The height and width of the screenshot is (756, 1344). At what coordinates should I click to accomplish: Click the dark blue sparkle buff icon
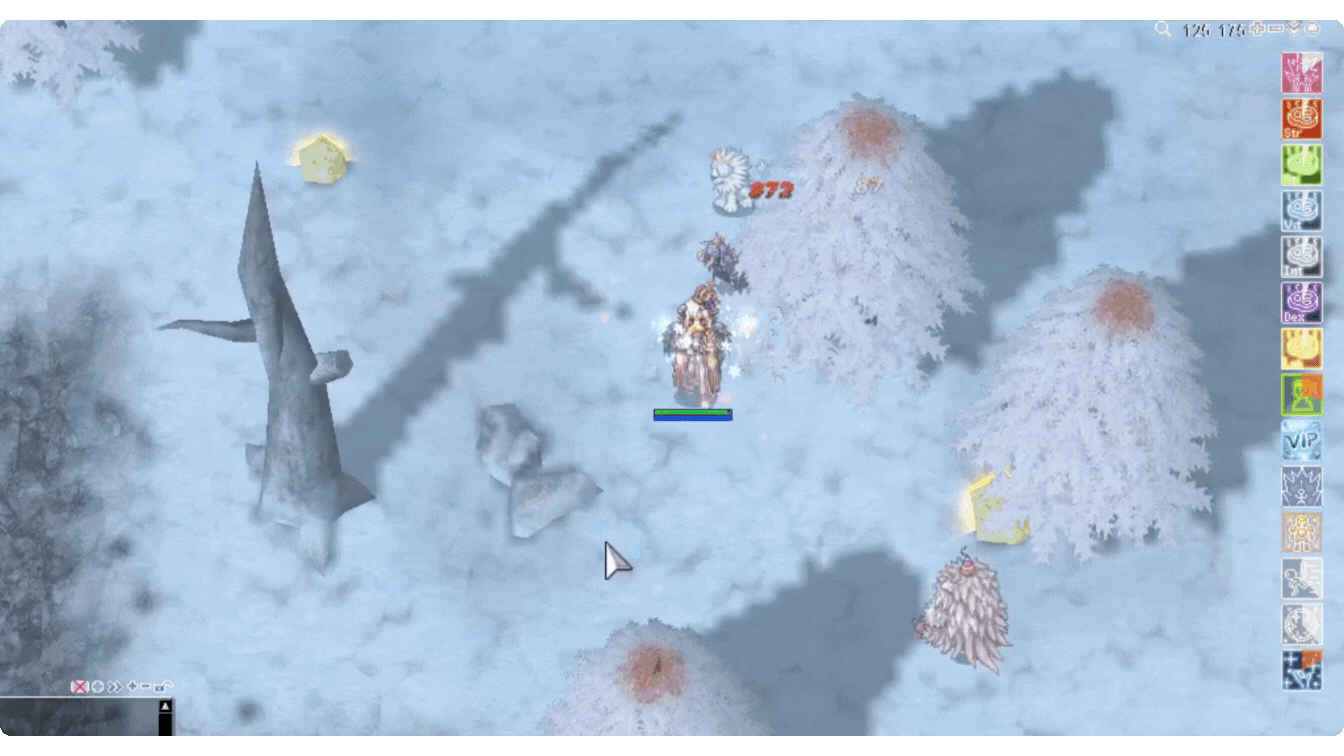click(x=1302, y=670)
